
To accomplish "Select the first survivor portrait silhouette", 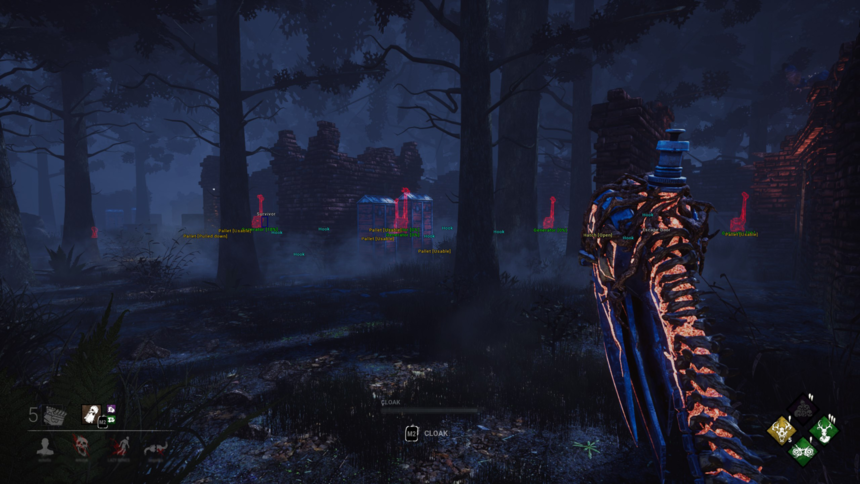I will (45, 448).
